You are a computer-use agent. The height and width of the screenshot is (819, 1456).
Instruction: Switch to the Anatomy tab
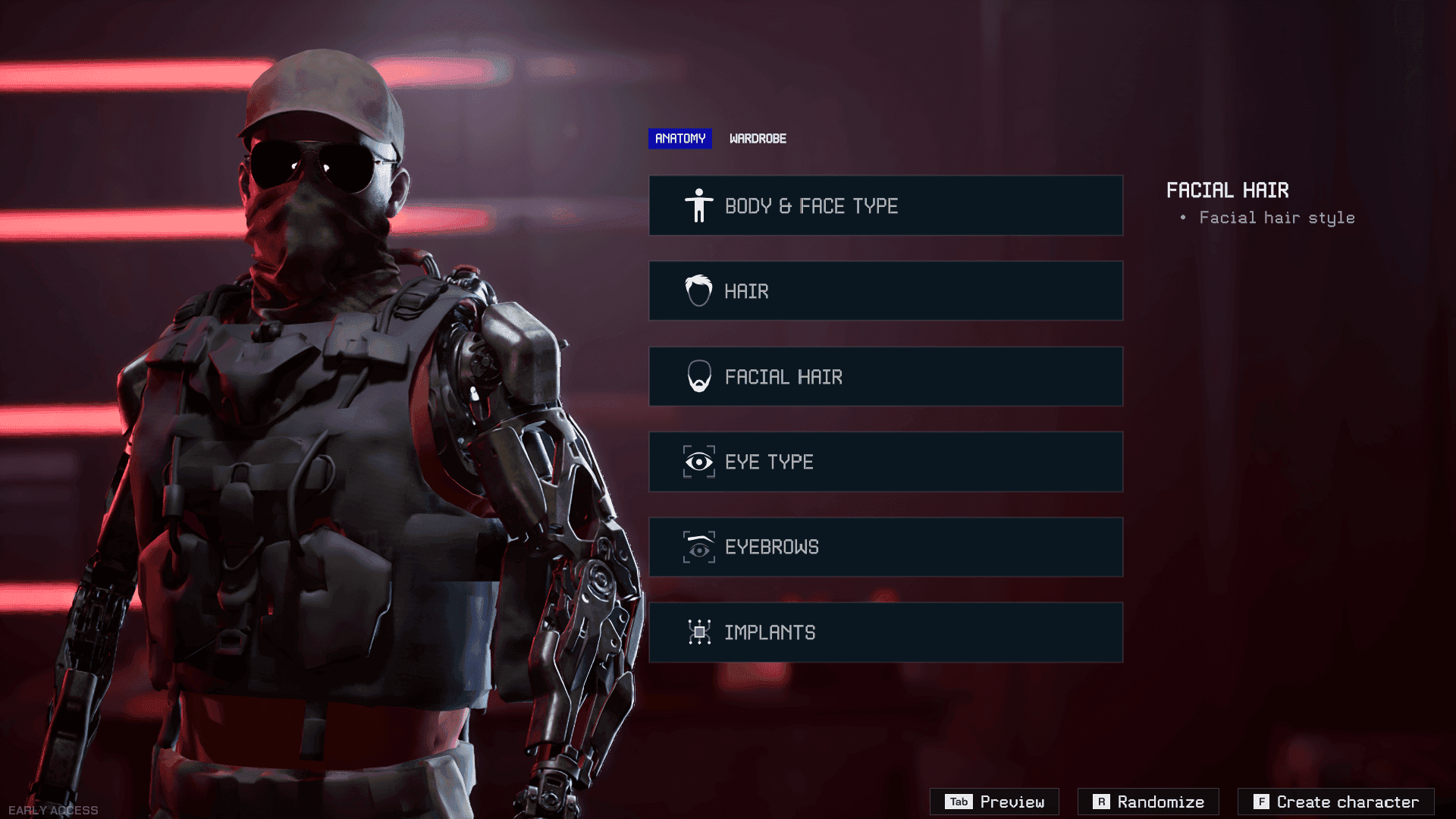pos(679,139)
